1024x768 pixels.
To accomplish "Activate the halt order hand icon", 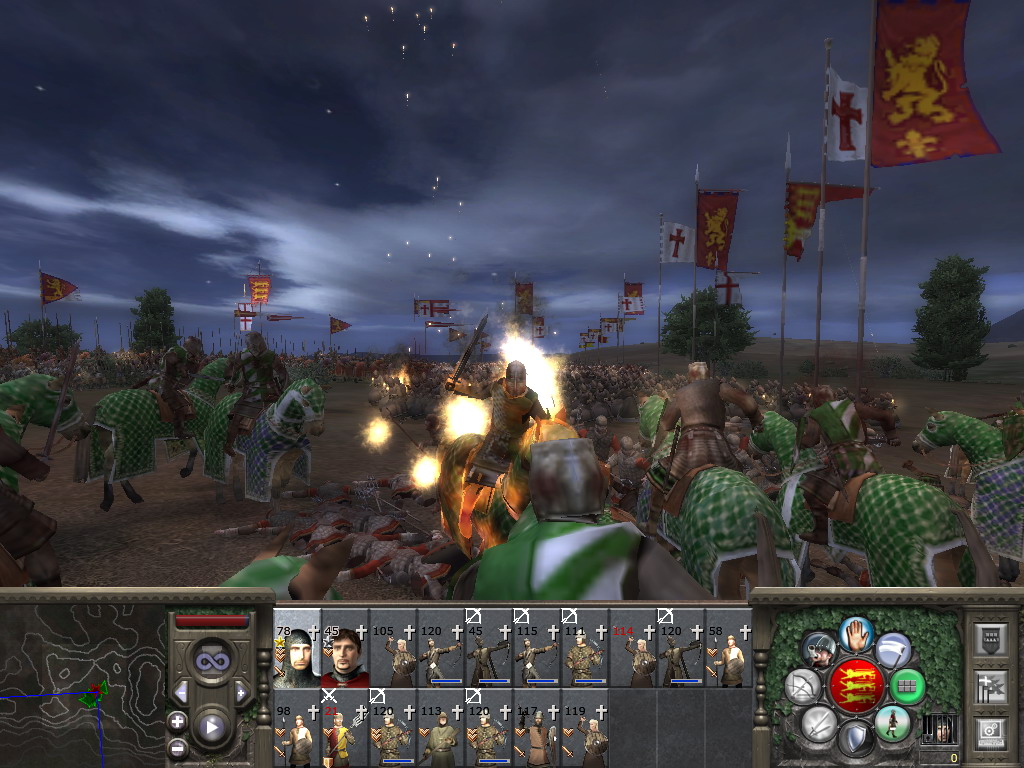I will 857,633.
